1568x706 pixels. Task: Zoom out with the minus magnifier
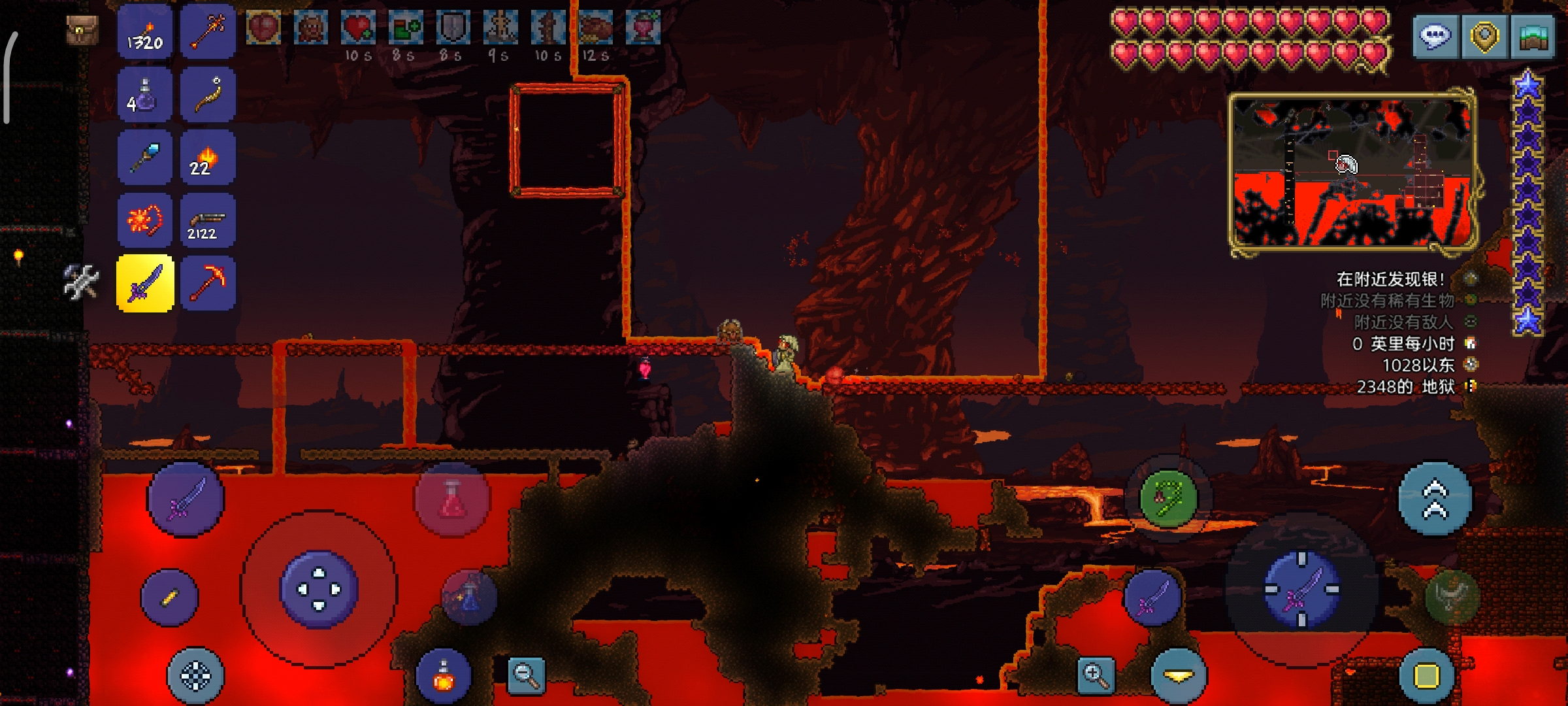click(x=527, y=675)
